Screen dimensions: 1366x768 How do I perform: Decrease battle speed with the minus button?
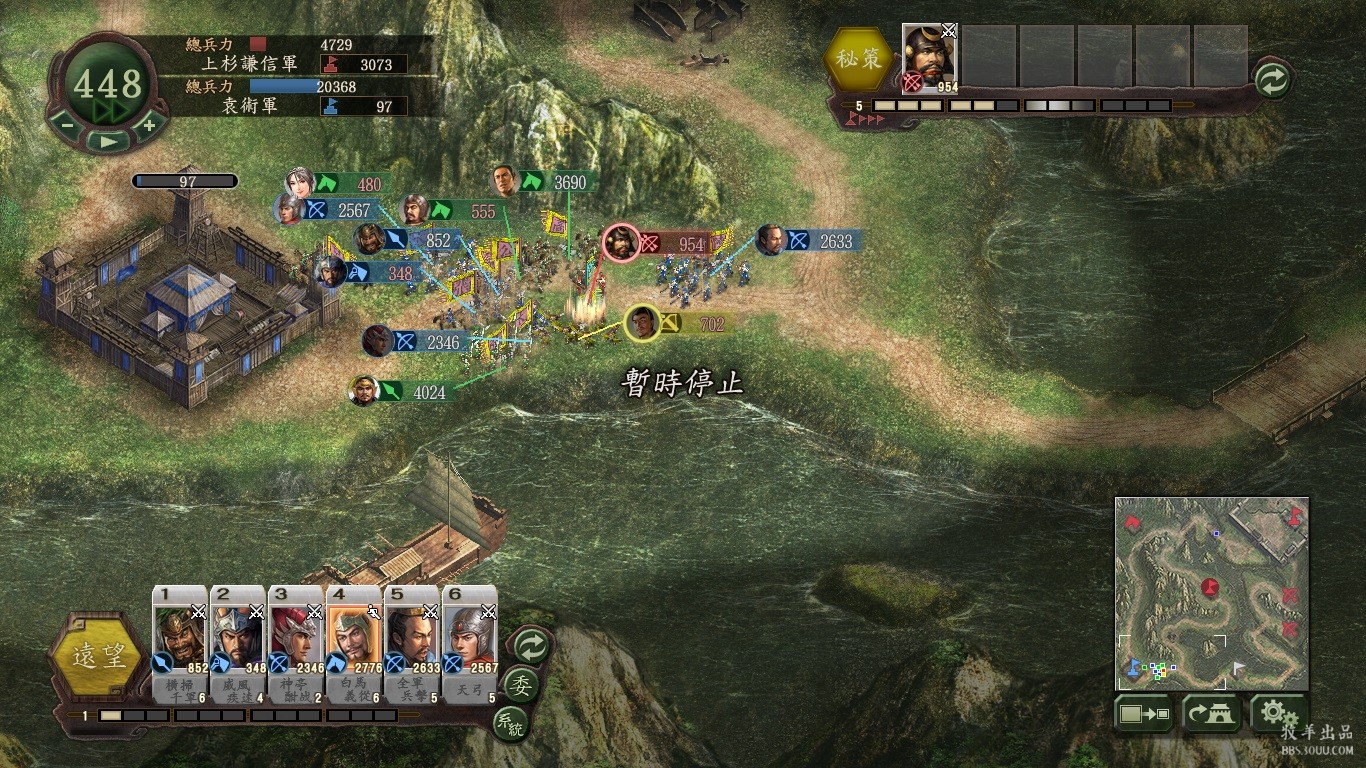coord(64,125)
